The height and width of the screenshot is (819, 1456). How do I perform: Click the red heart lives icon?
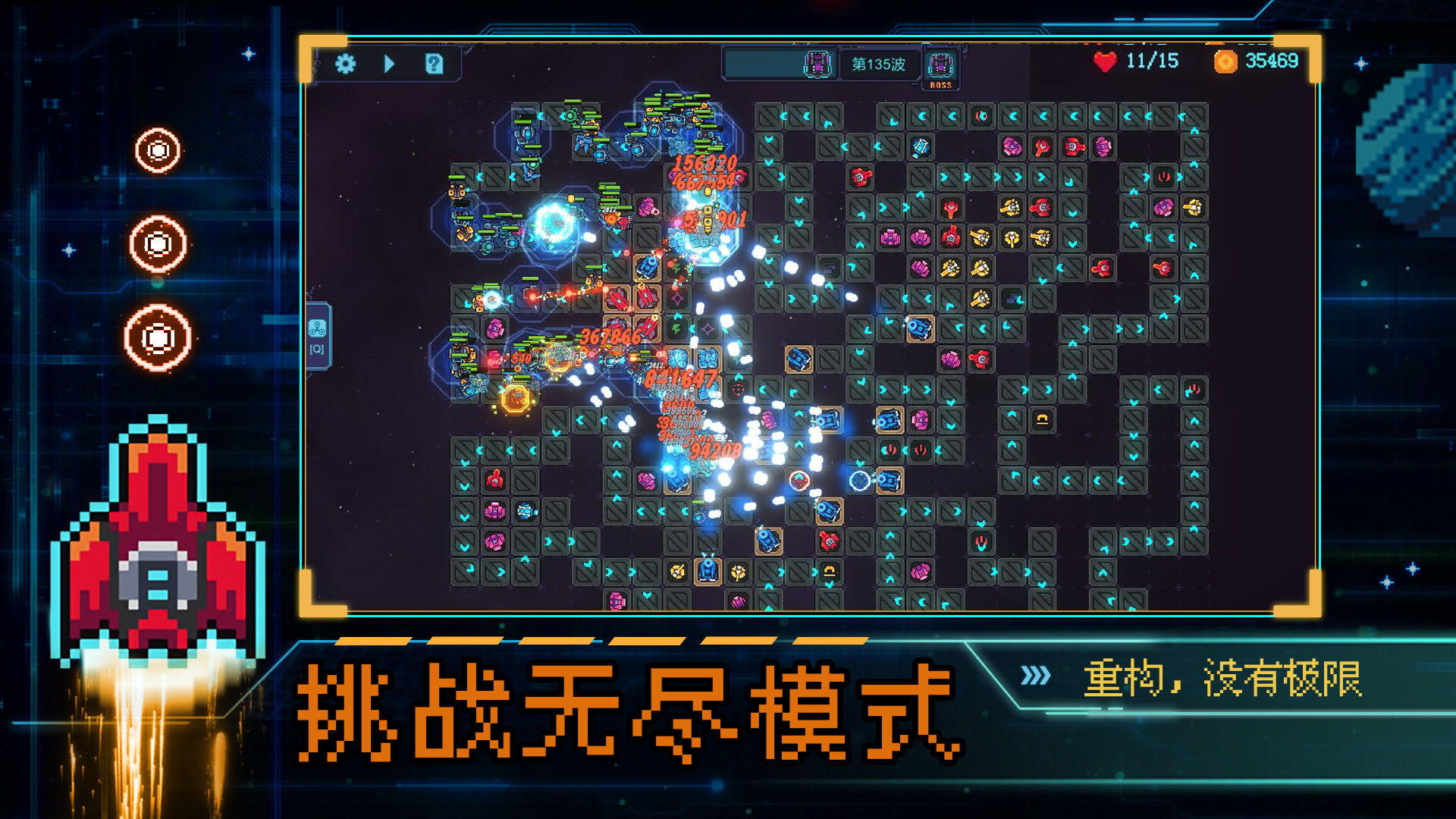pos(1103,61)
